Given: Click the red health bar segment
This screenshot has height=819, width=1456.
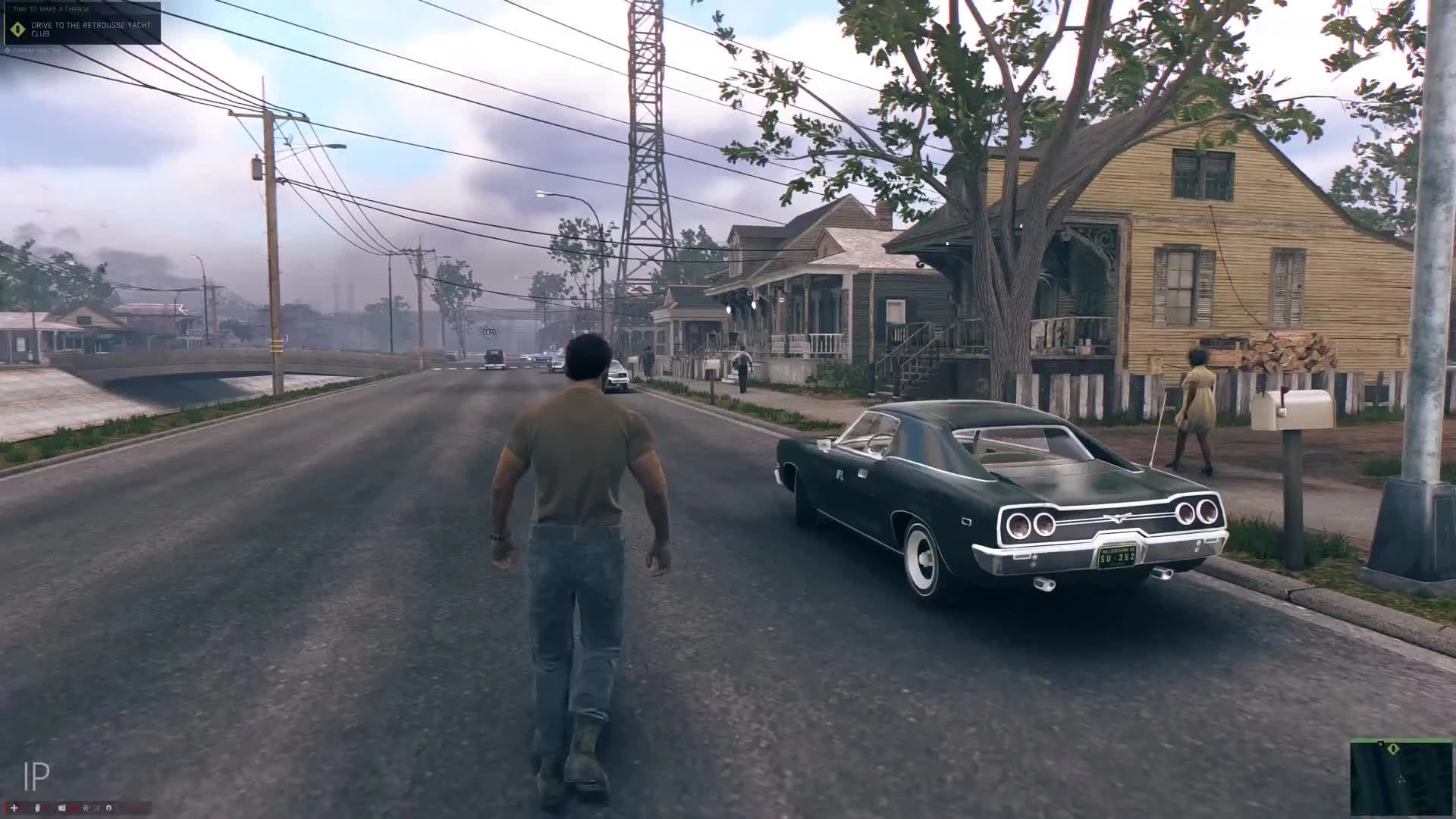Looking at the screenshot, I should 4,809.
